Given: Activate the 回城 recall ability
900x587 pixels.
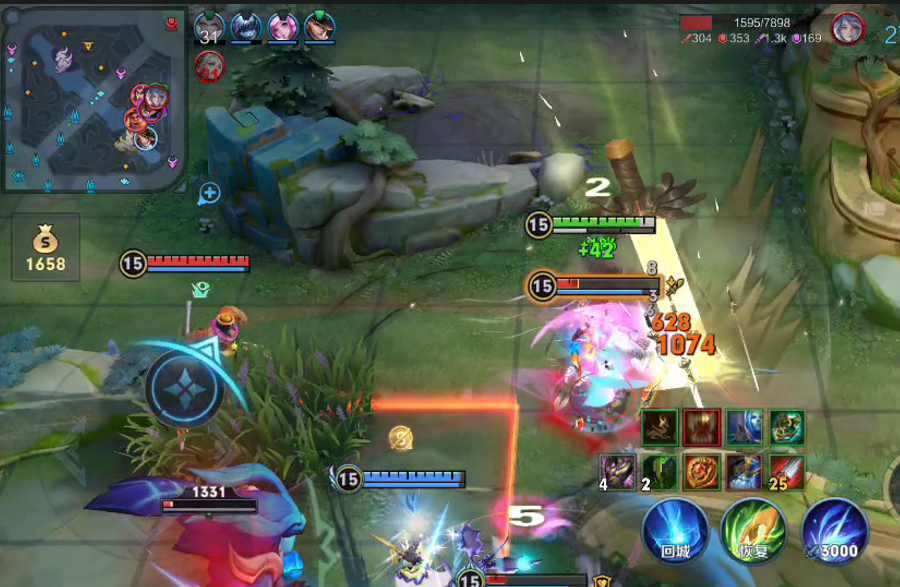Looking at the screenshot, I should [675, 529].
